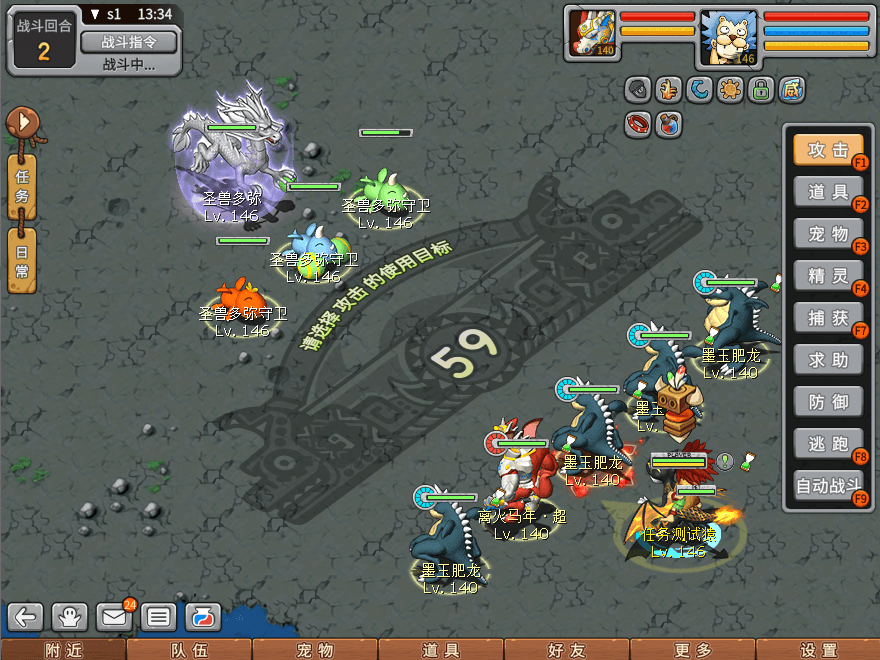Choose the 捕获 (Capture) command

[828, 318]
